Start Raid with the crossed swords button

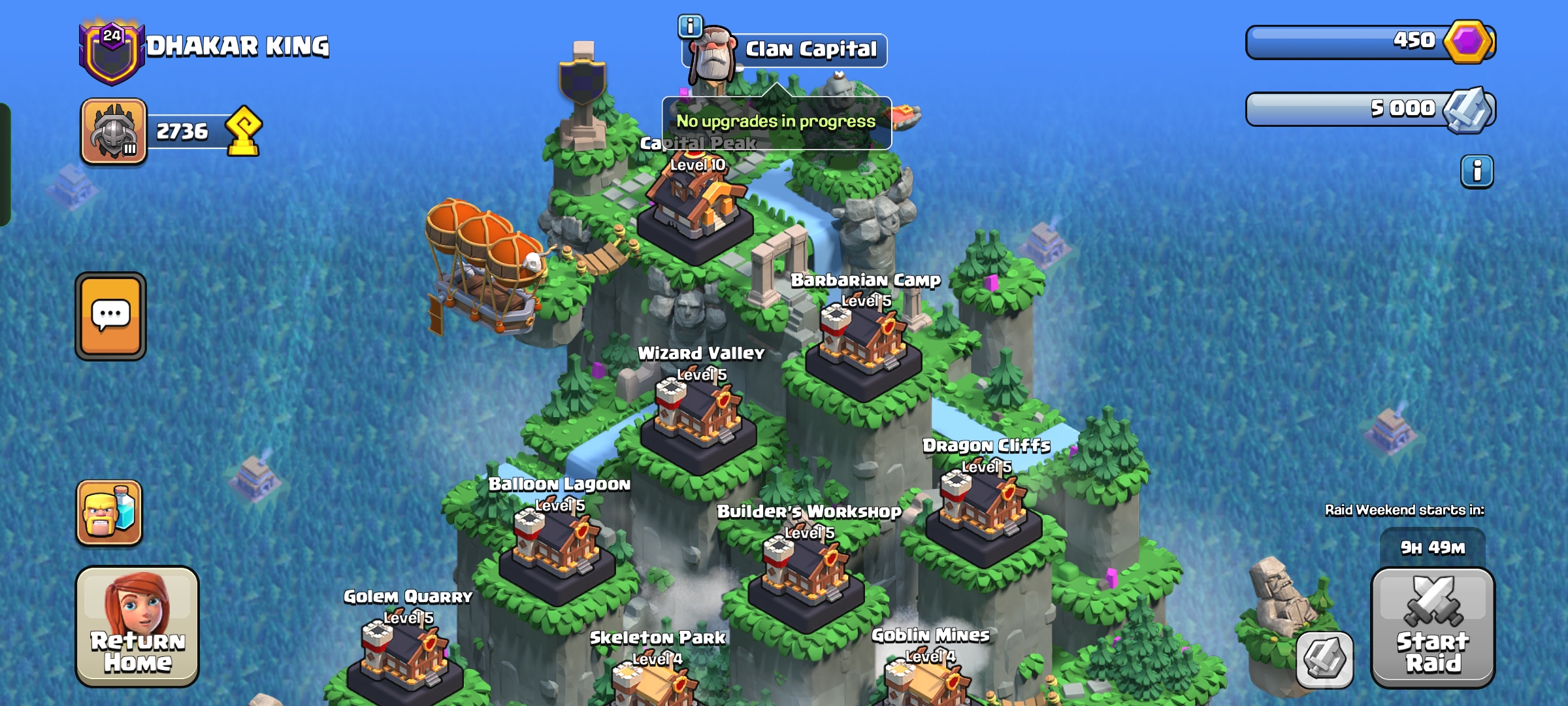coord(1432,627)
